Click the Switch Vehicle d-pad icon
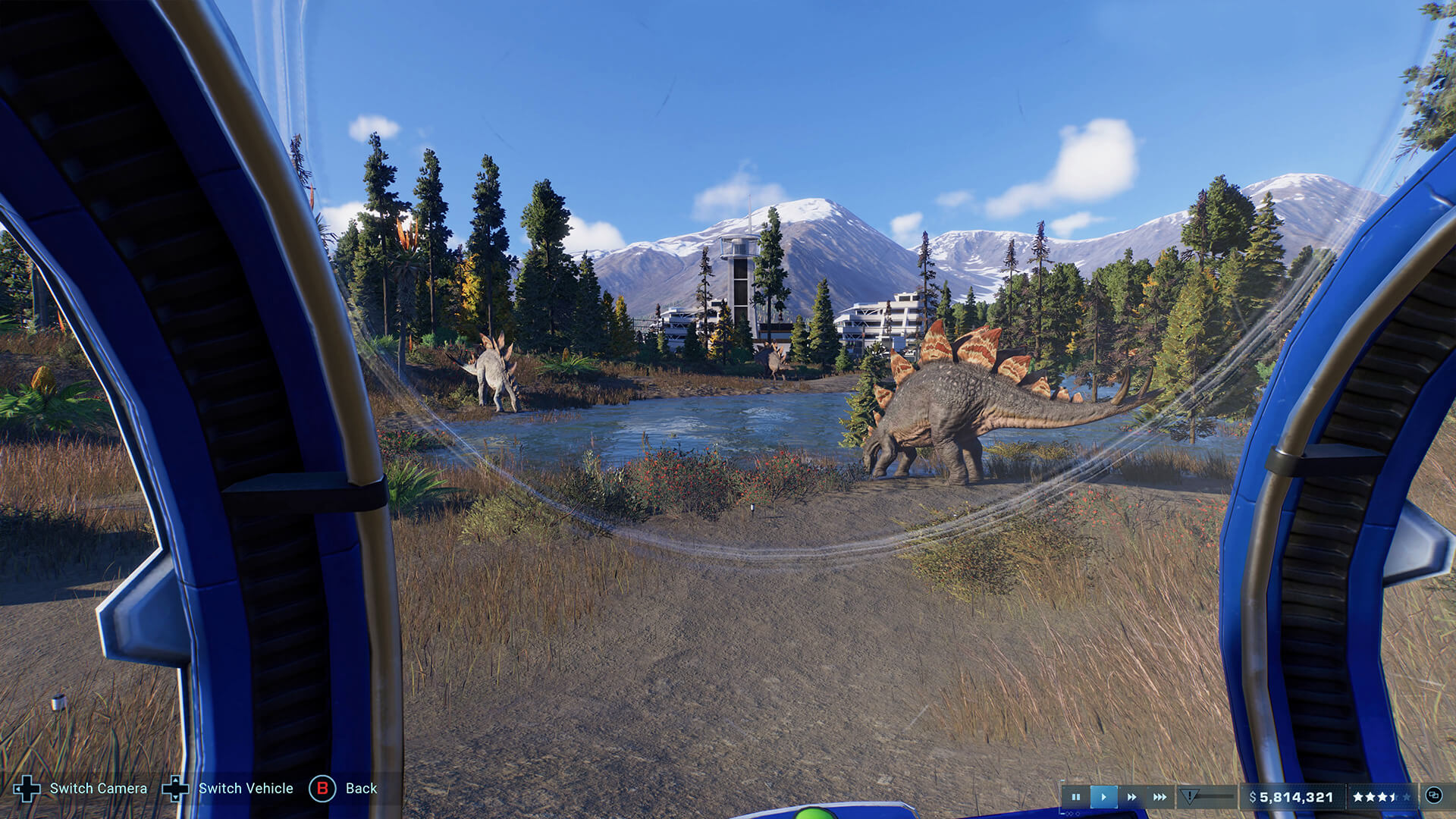Image resolution: width=1456 pixels, height=819 pixels. click(176, 789)
